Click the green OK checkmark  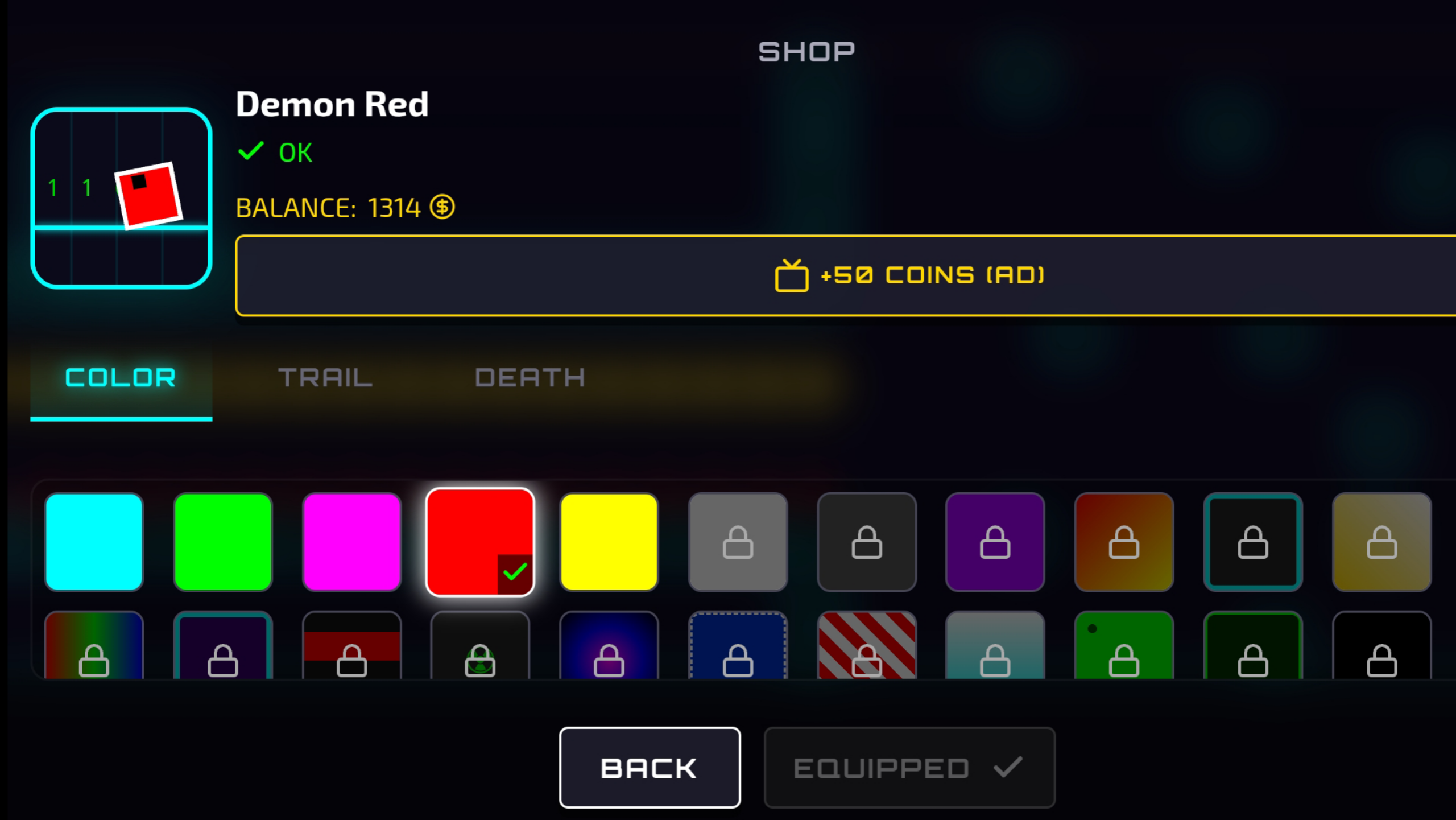pyautogui.click(x=251, y=151)
